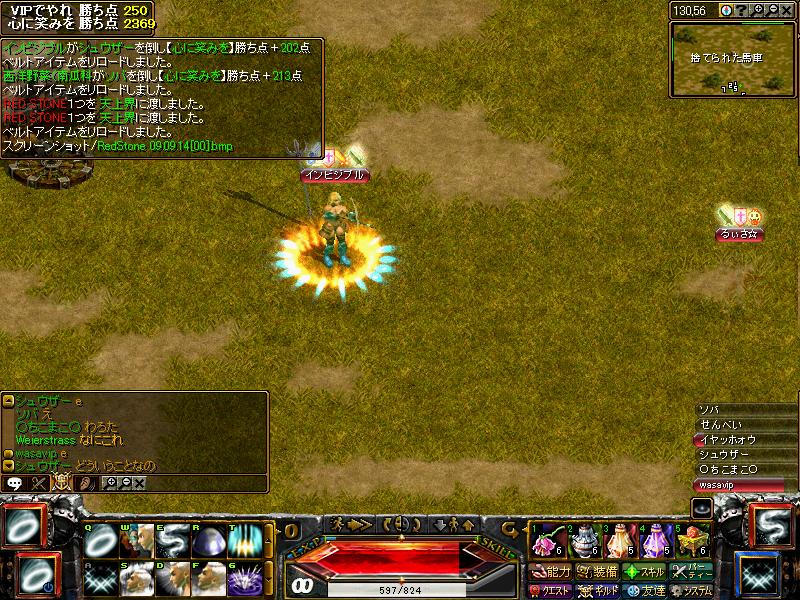Image resolution: width=800 pixels, height=600 pixels.
Task: Activate the white ring skill on hotkey Q
Action: [x=99, y=541]
